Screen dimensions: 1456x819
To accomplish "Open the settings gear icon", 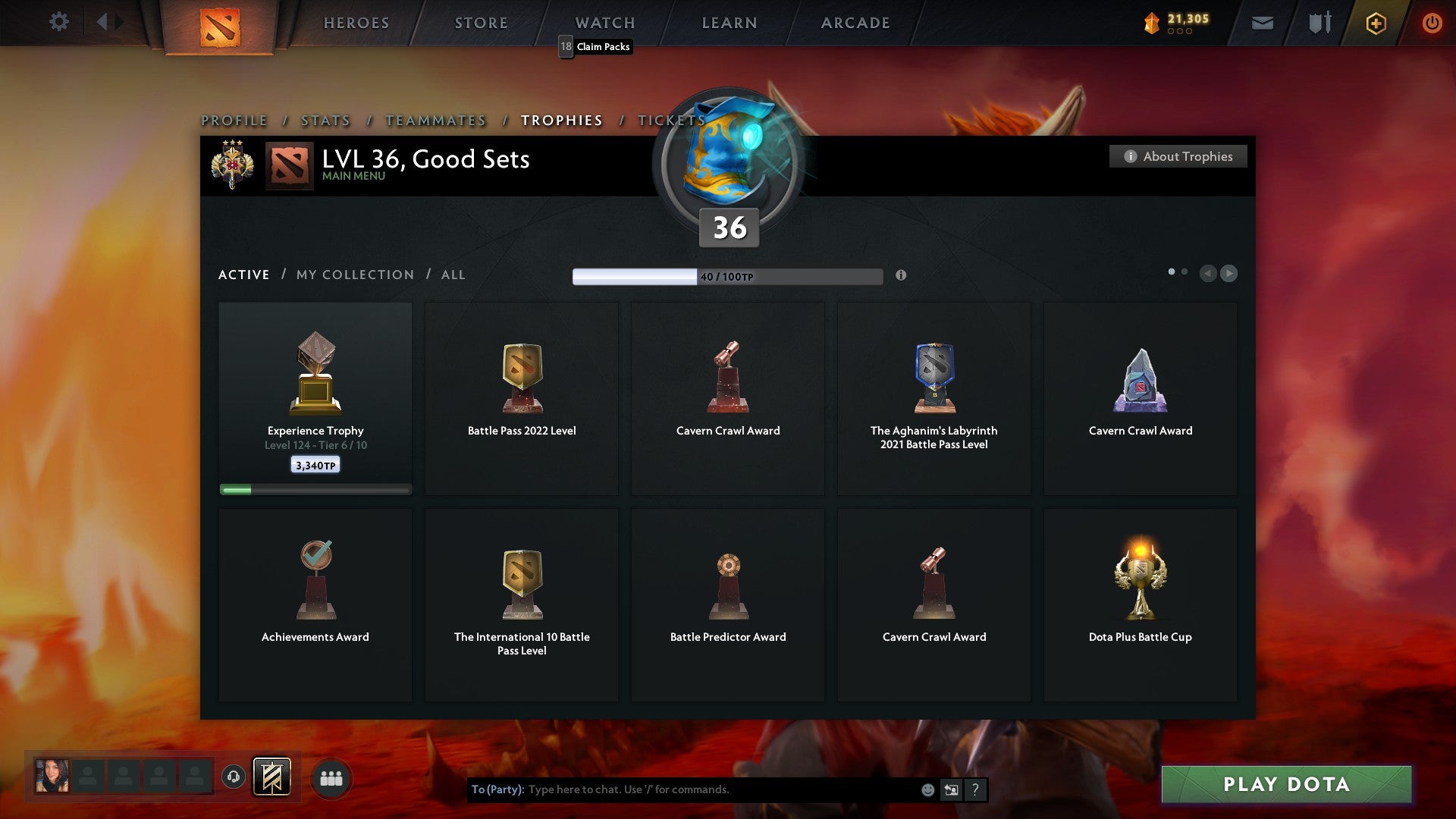I will (59, 21).
